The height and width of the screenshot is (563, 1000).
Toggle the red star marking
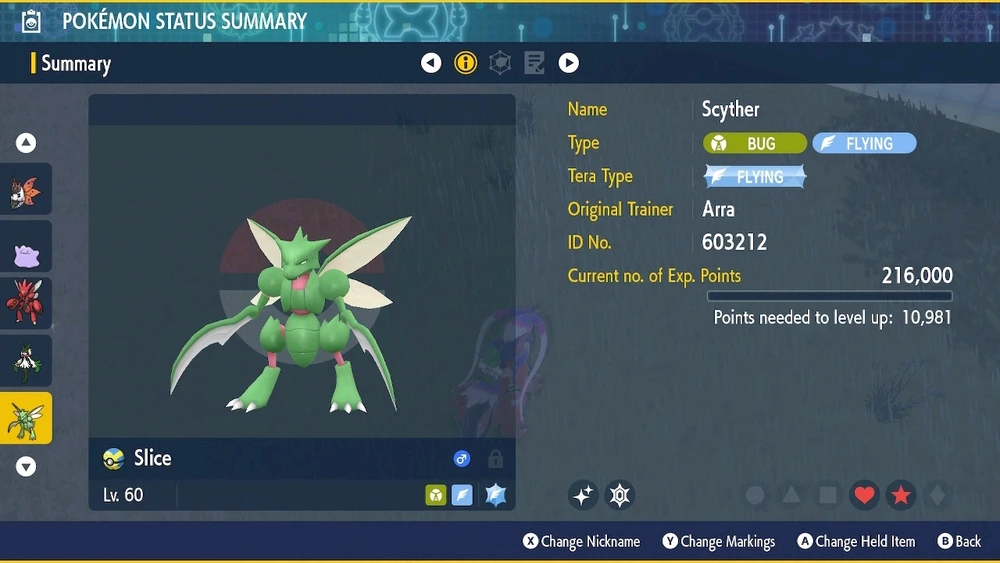click(x=900, y=495)
